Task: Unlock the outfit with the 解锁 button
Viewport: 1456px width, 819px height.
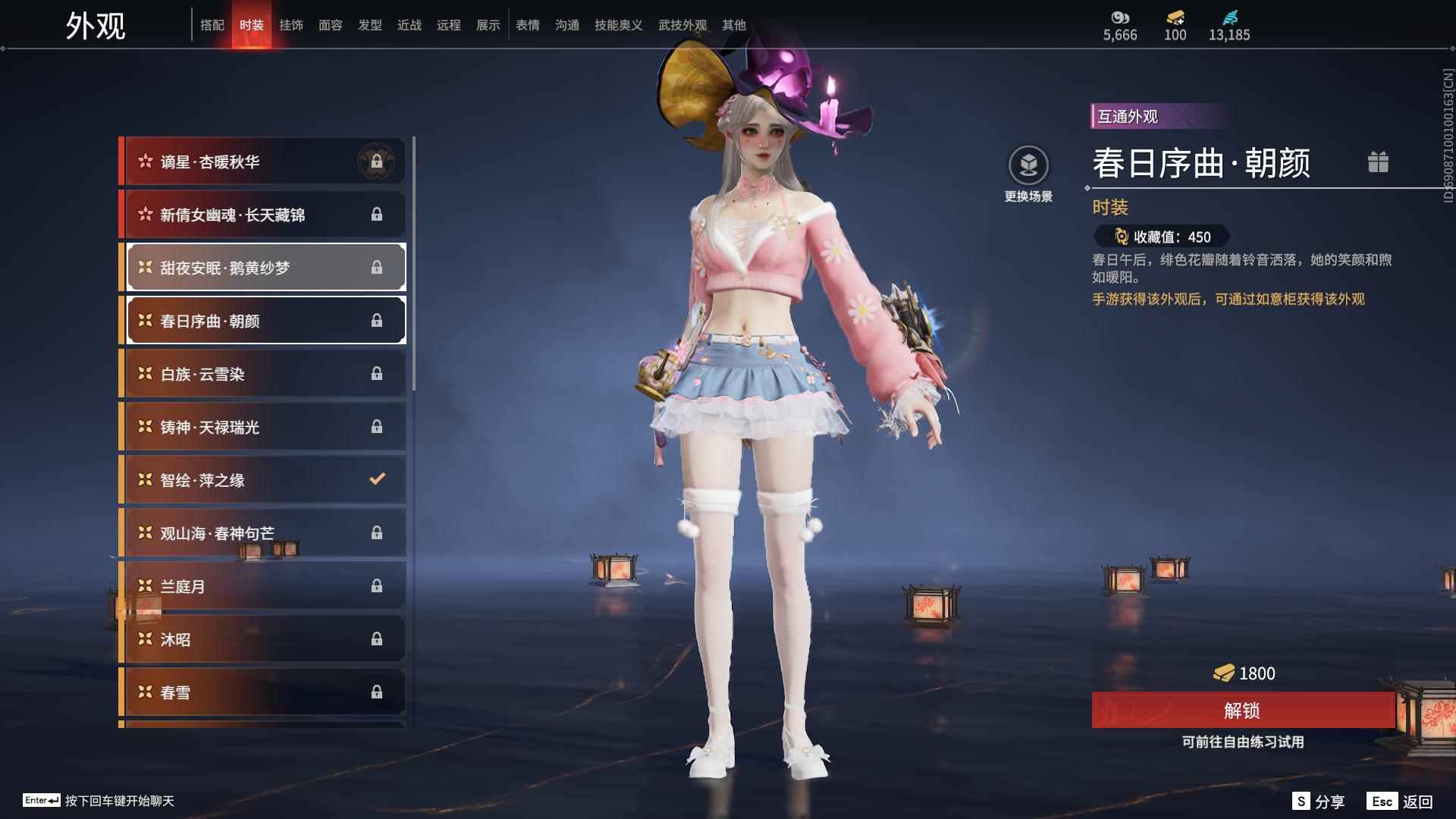Action: pyautogui.click(x=1242, y=711)
